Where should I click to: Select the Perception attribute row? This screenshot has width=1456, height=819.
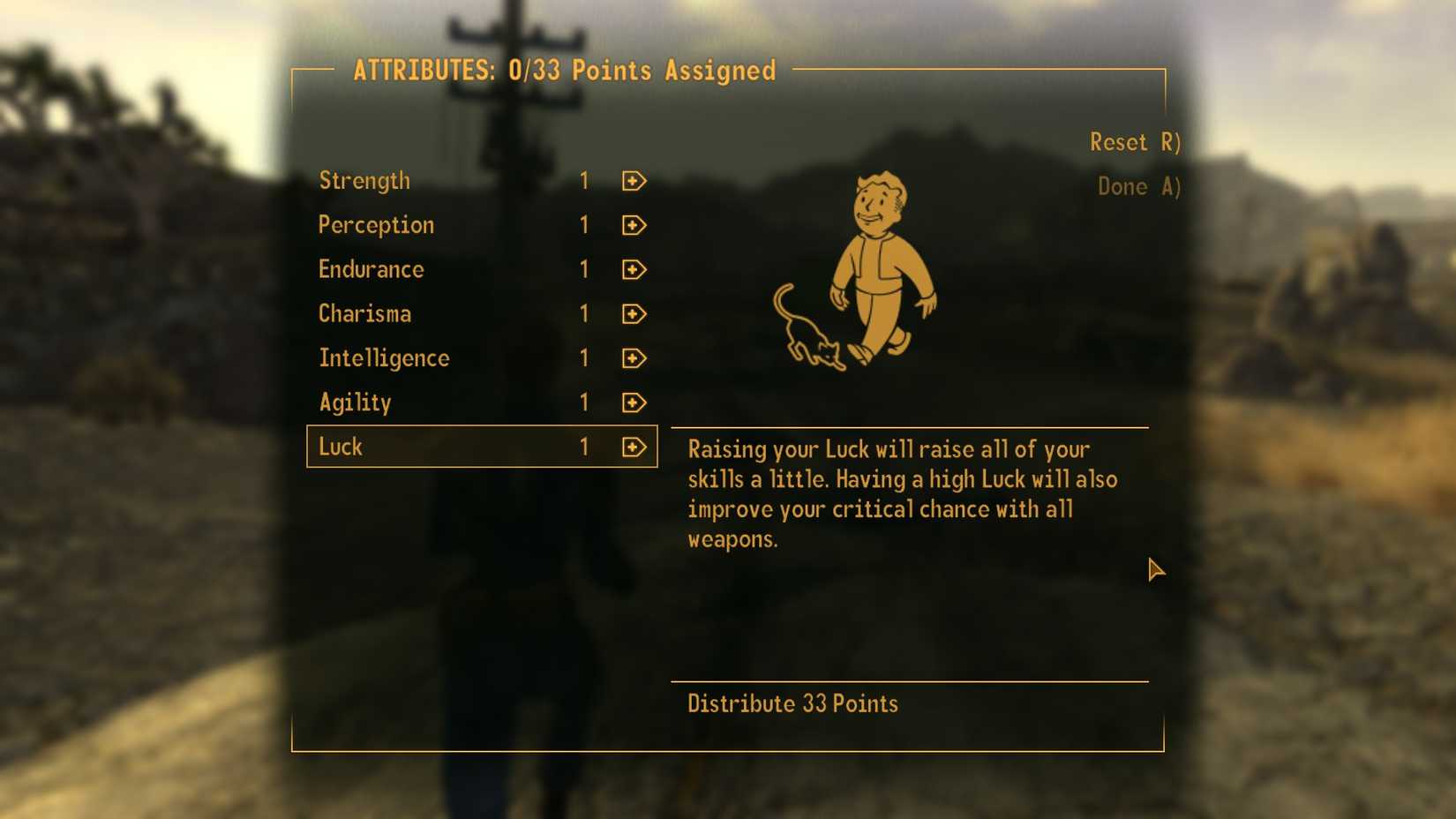click(x=376, y=225)
